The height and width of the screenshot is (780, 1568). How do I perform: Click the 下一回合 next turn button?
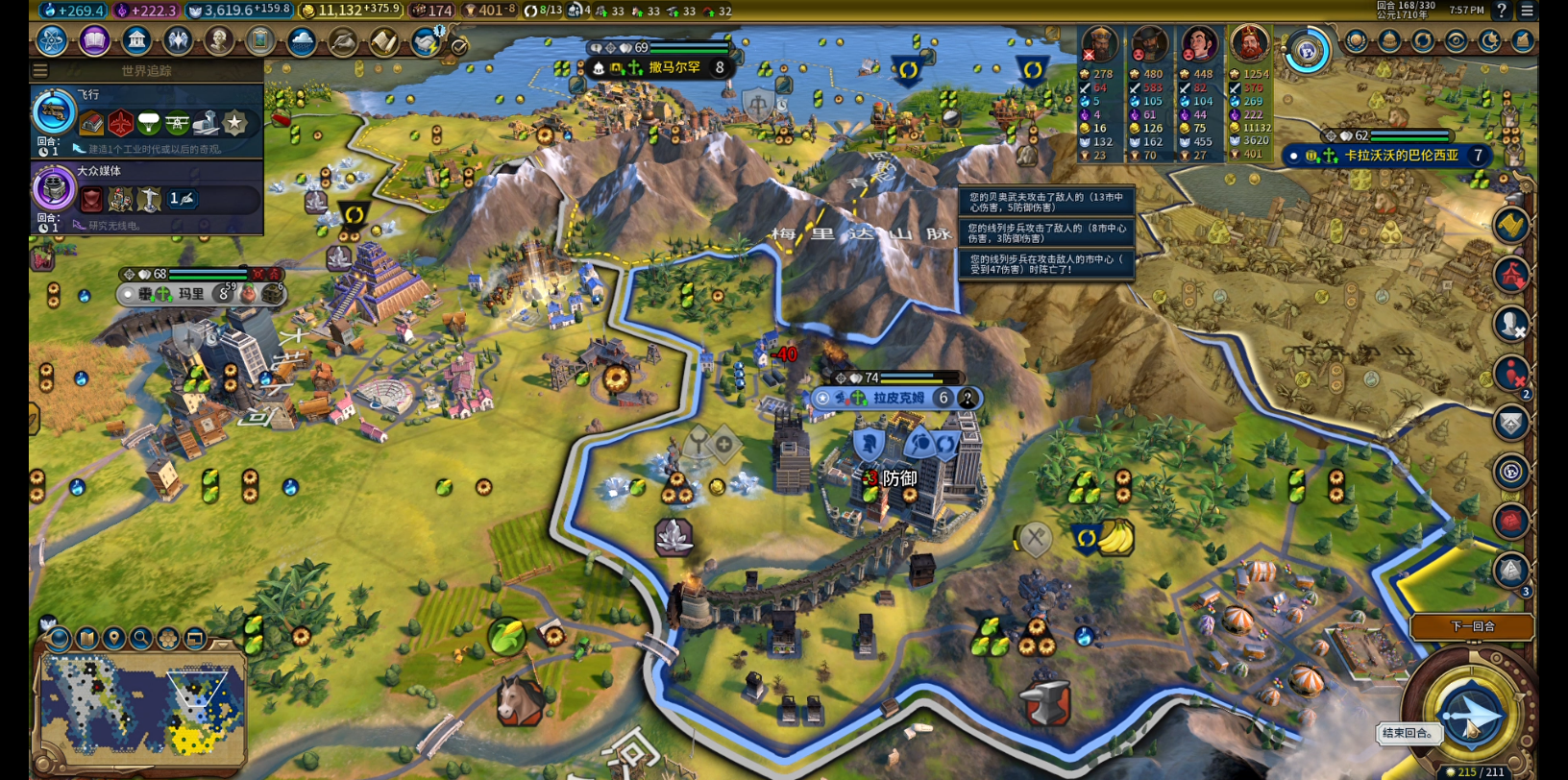1471,626
